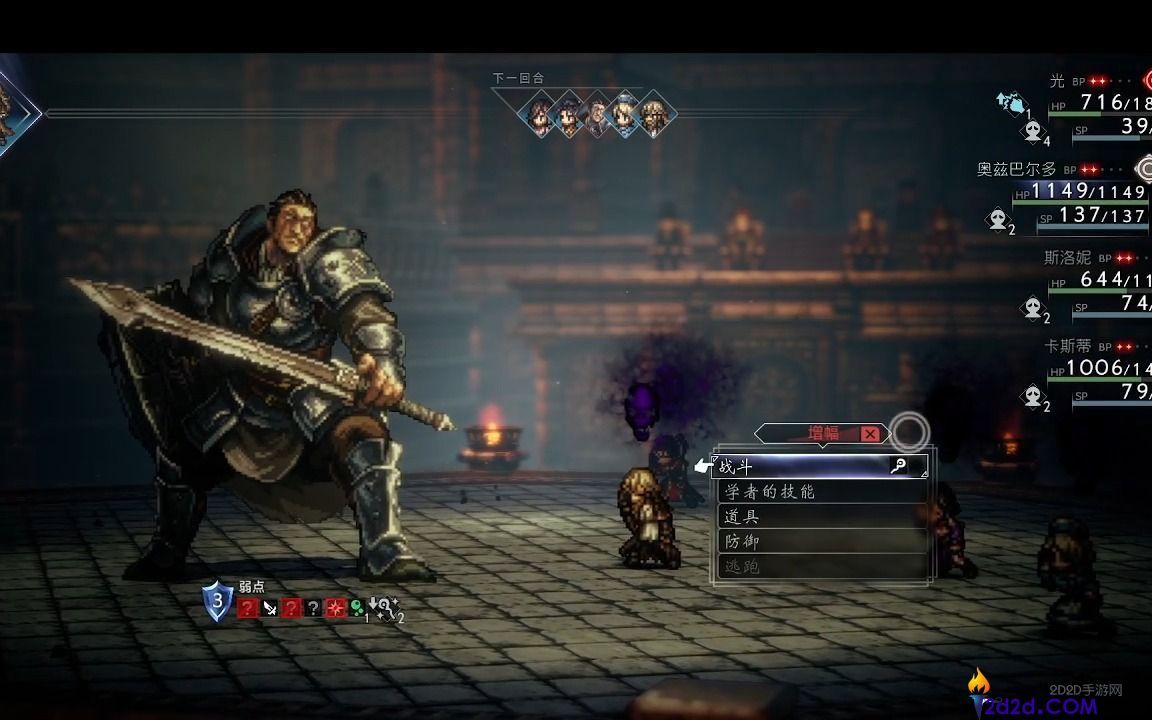This screenshot has height=720, width=1152.
Task: Click the greyed-out 逃跑 flee option
Action: point(800,566)
